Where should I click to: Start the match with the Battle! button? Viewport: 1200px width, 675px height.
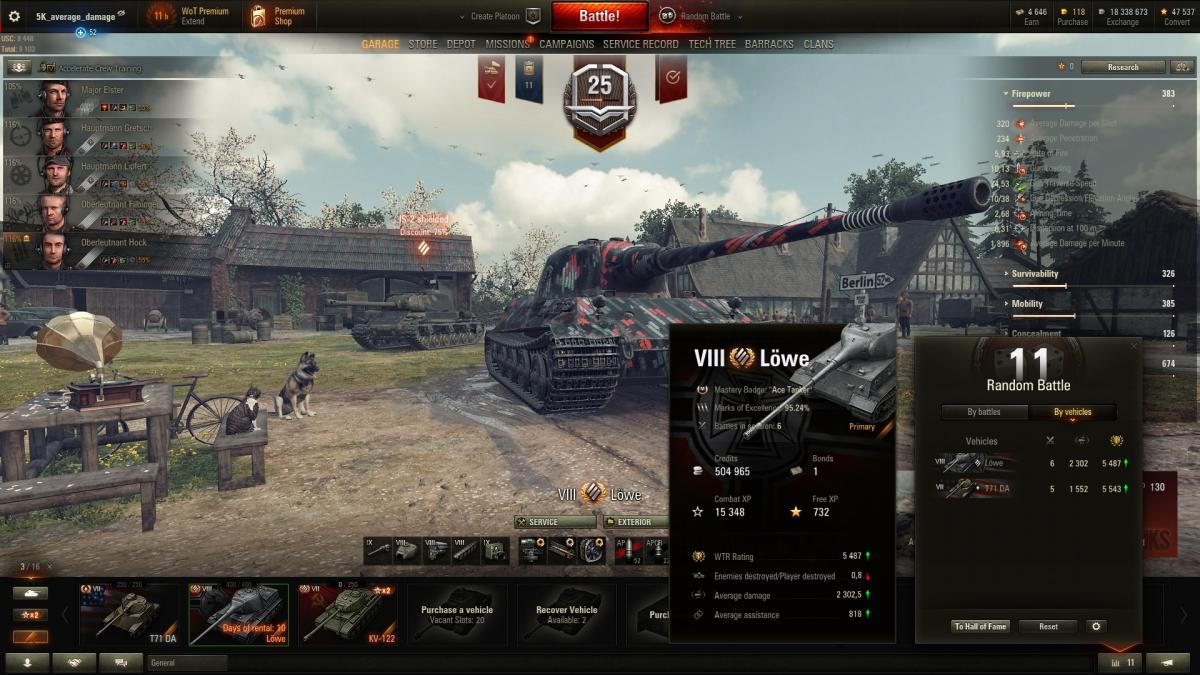(x=599, y=16)
